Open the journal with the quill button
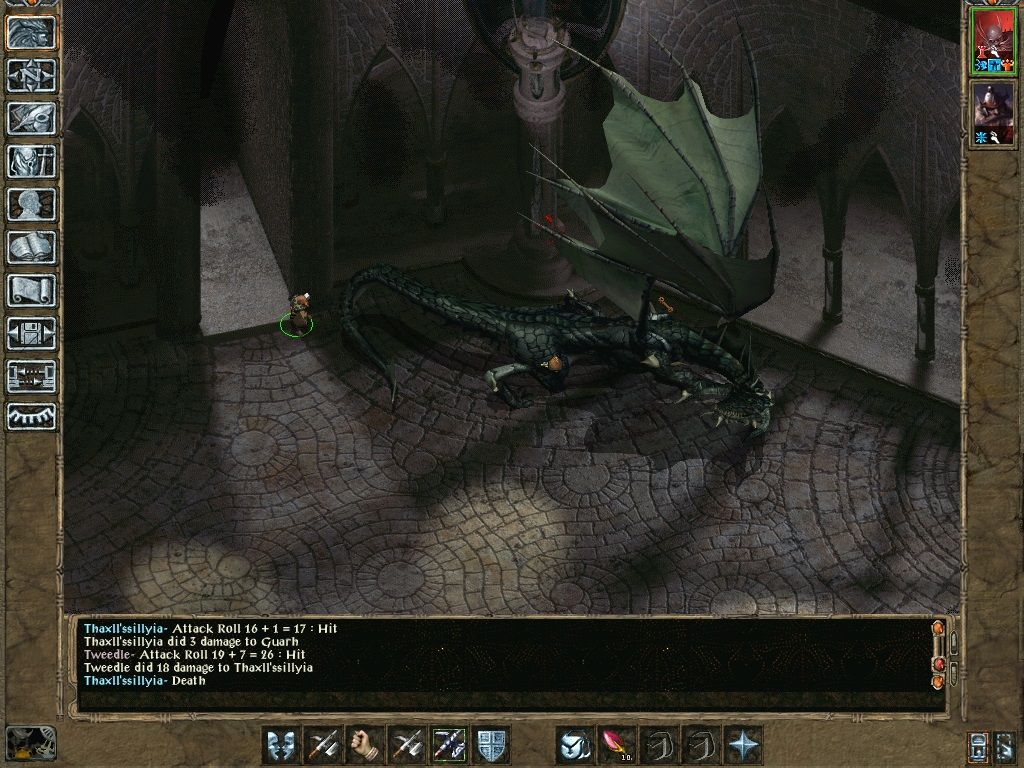Viewport: 1024px width, 768px height. [31, 118]
